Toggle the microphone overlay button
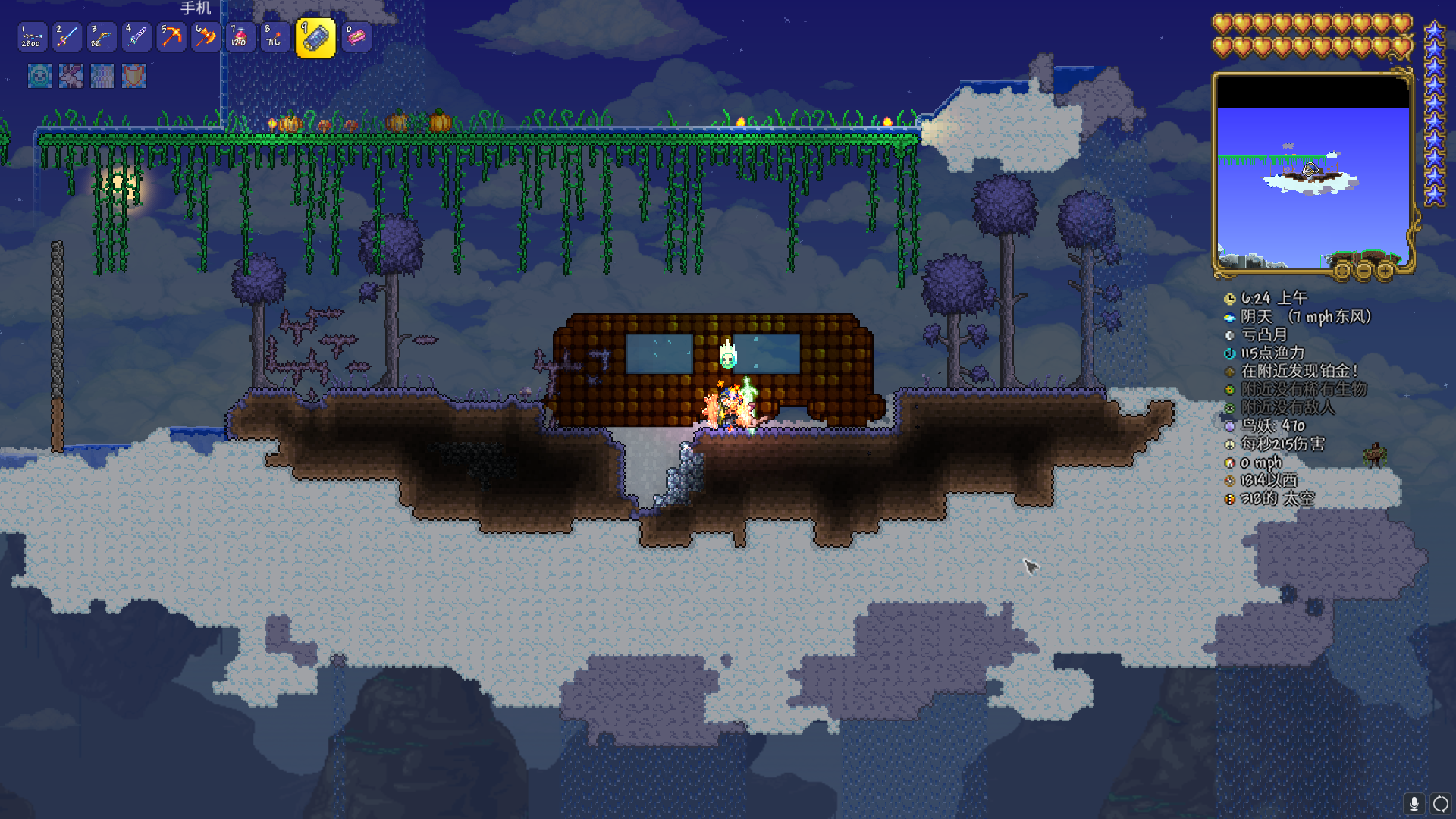This screenshot has height=819, width=1456. (1414, 803)
